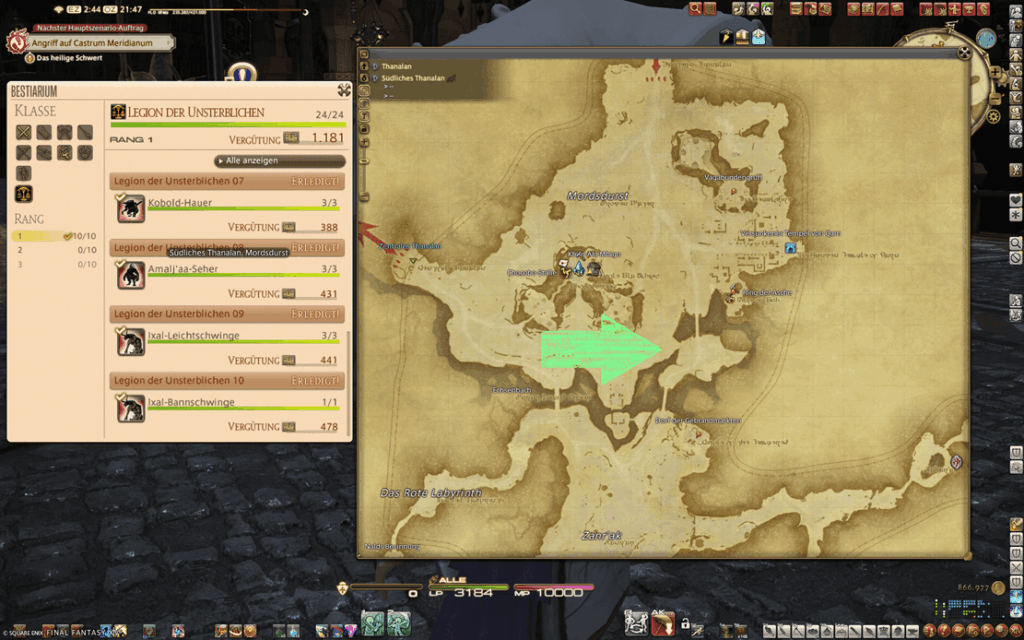Screen dimensions: 1024x640
Task: Select the Legion der Unsterblichen class icon
Action: pyautogui.click(x=23, y=193)
